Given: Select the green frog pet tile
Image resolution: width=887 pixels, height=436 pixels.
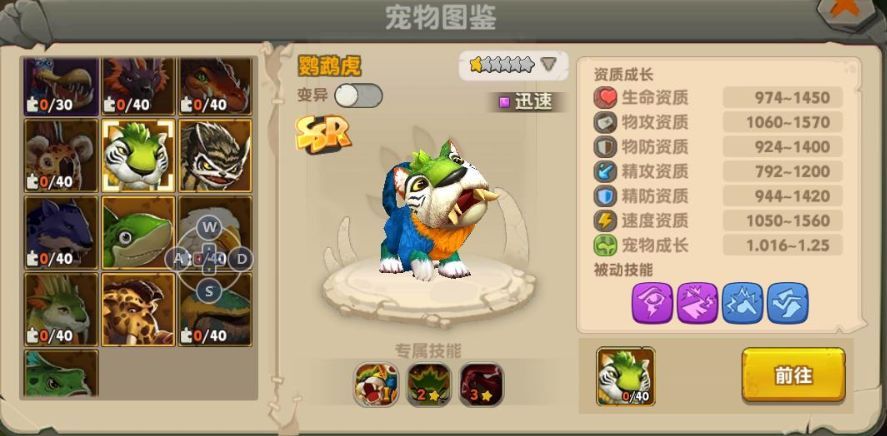Looking at the screenshot, I should [x=137, y=232].
